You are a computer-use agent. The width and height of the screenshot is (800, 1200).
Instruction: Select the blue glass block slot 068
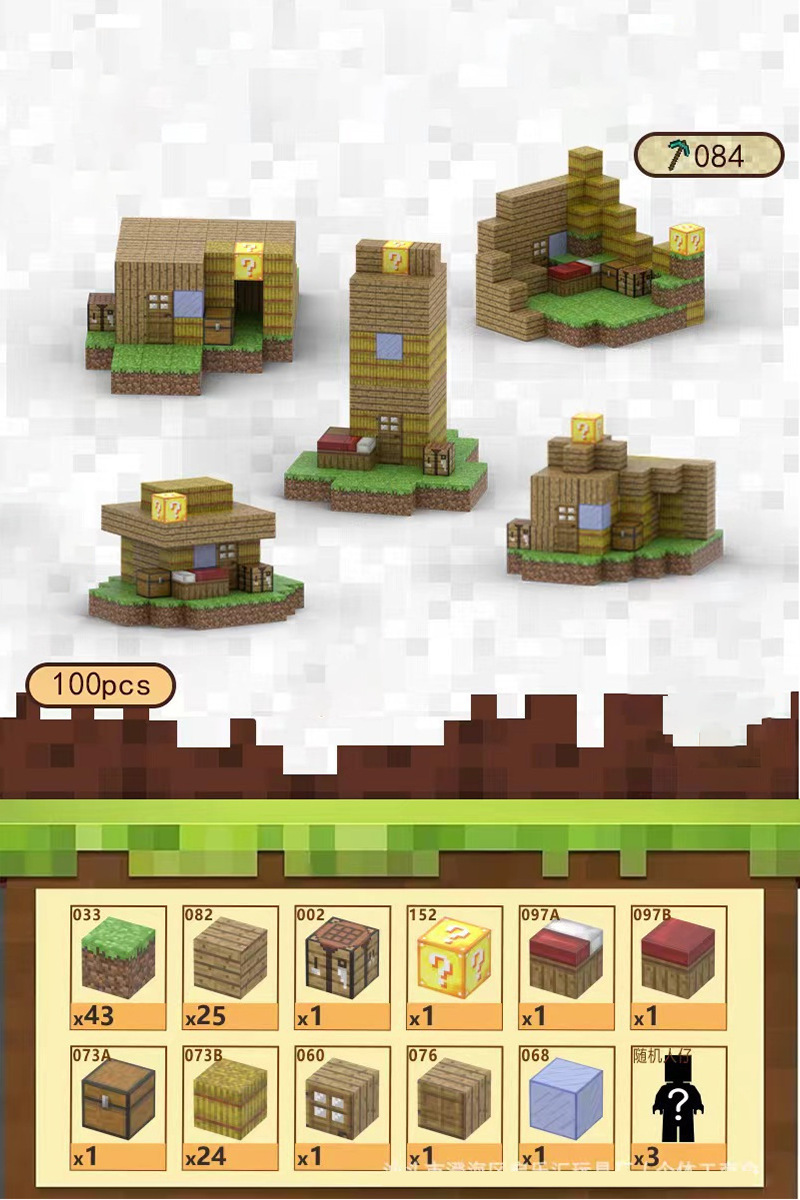pos(567,1106)
